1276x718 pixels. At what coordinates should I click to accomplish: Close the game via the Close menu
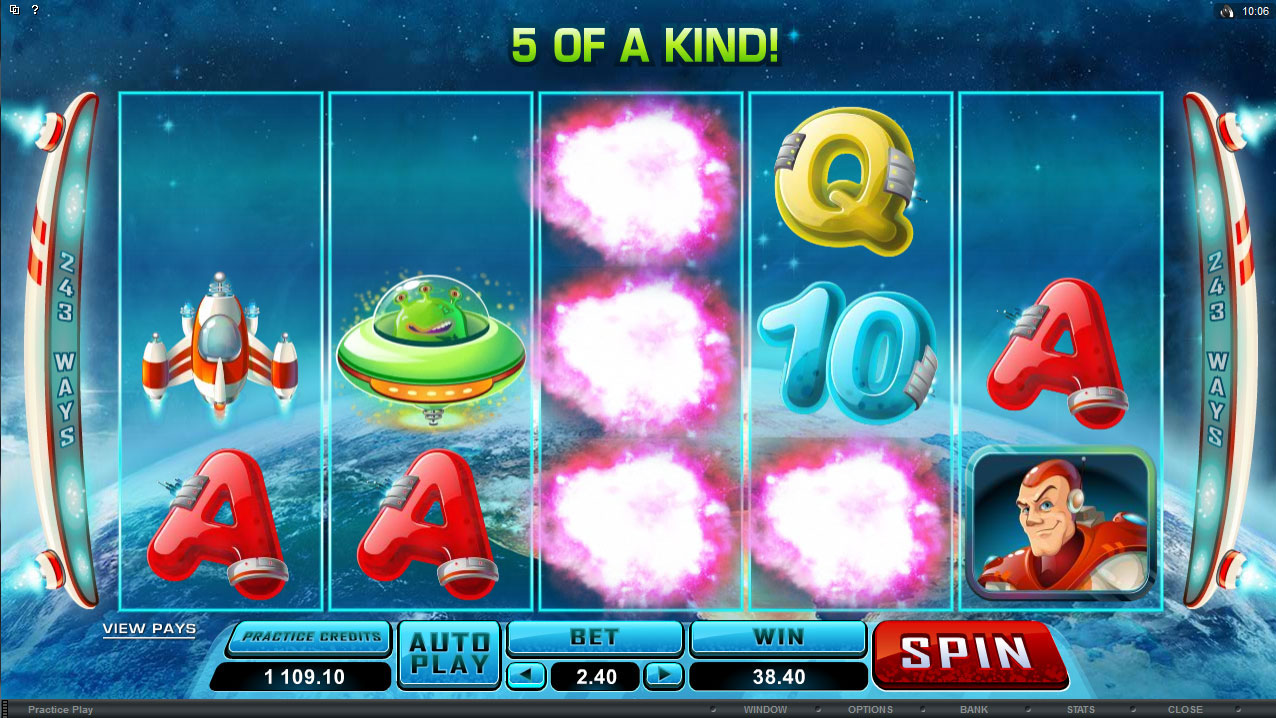(x=1185, y=710)
